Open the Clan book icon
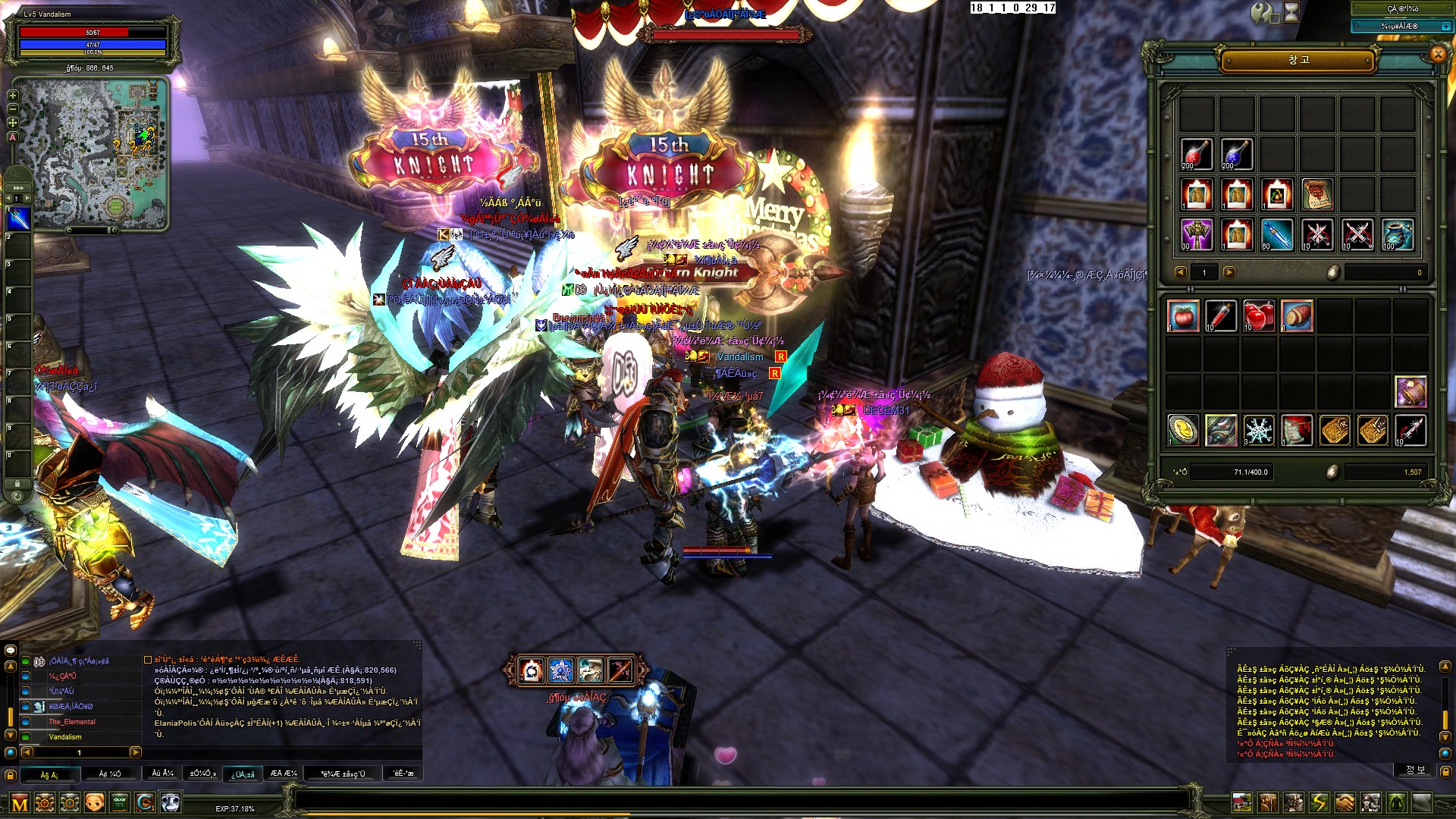1456x819 pixels. click(x=120, y=802)
